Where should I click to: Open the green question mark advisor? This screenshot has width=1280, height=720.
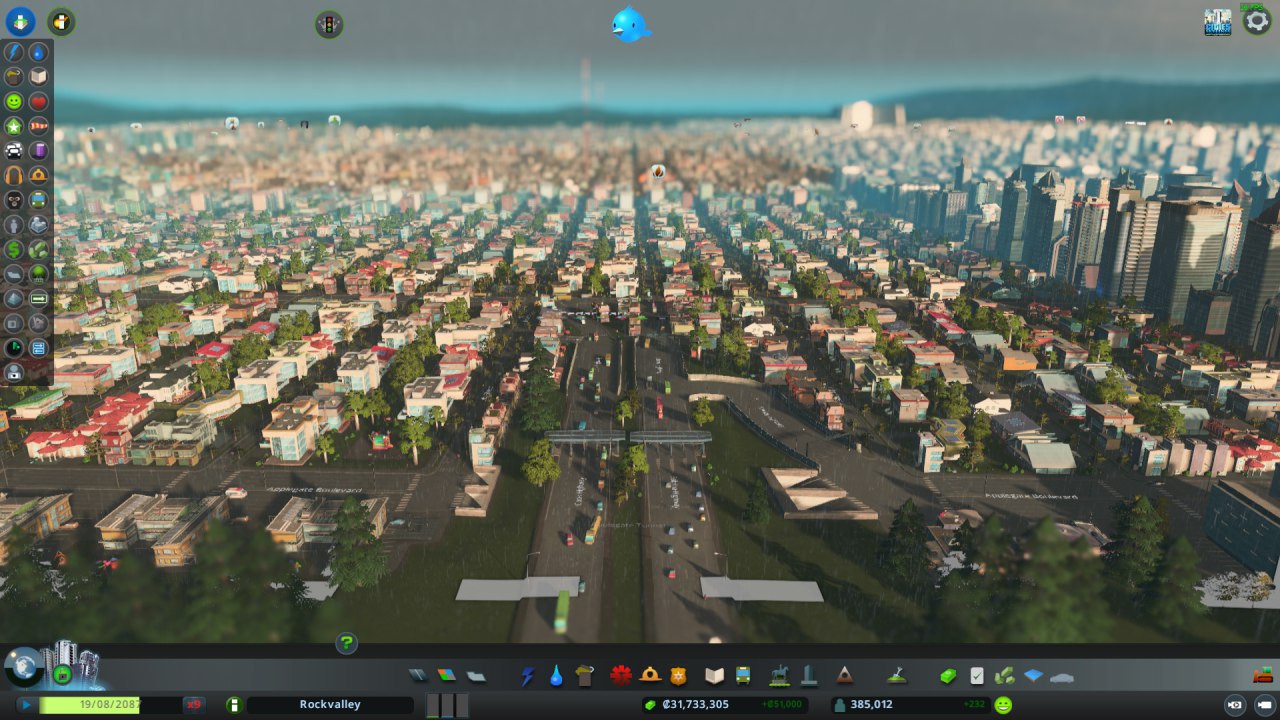(346, 643)
